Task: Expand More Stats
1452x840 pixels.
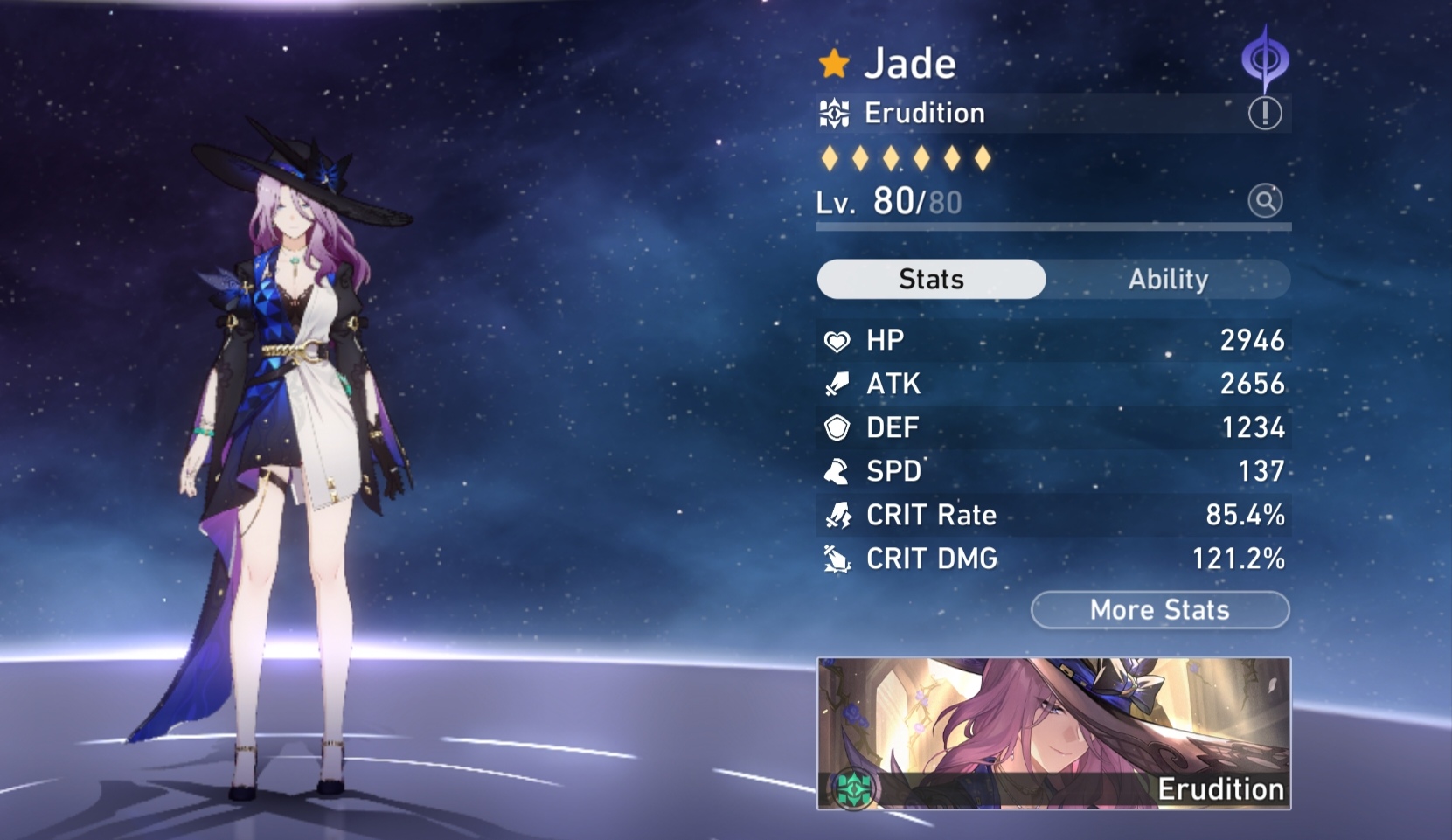Action: 1159,610
